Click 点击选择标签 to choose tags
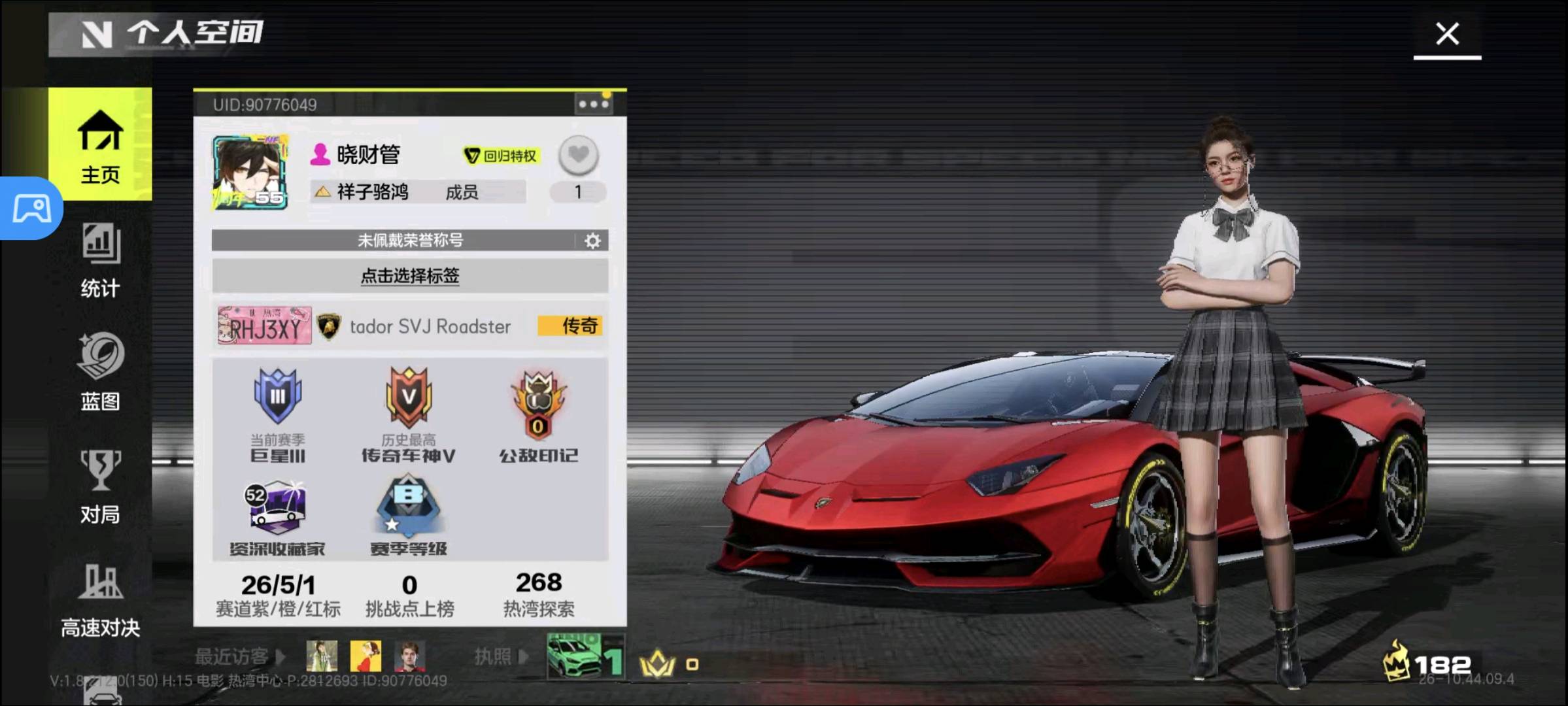The image size is (1568, 706). point(409,276)
